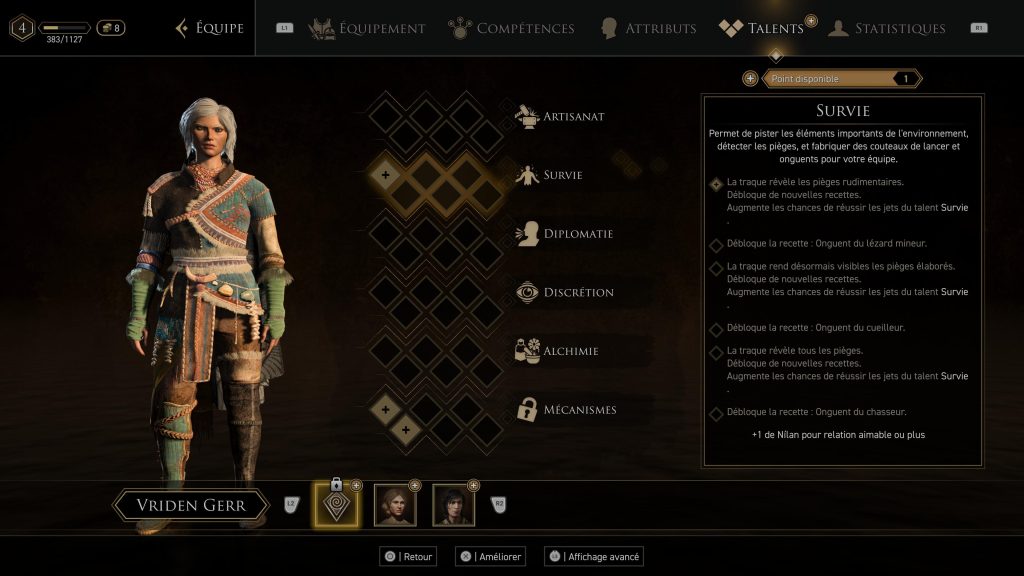Click the Retour button
Screen dimensions: 1024x576
click(408, 556)
